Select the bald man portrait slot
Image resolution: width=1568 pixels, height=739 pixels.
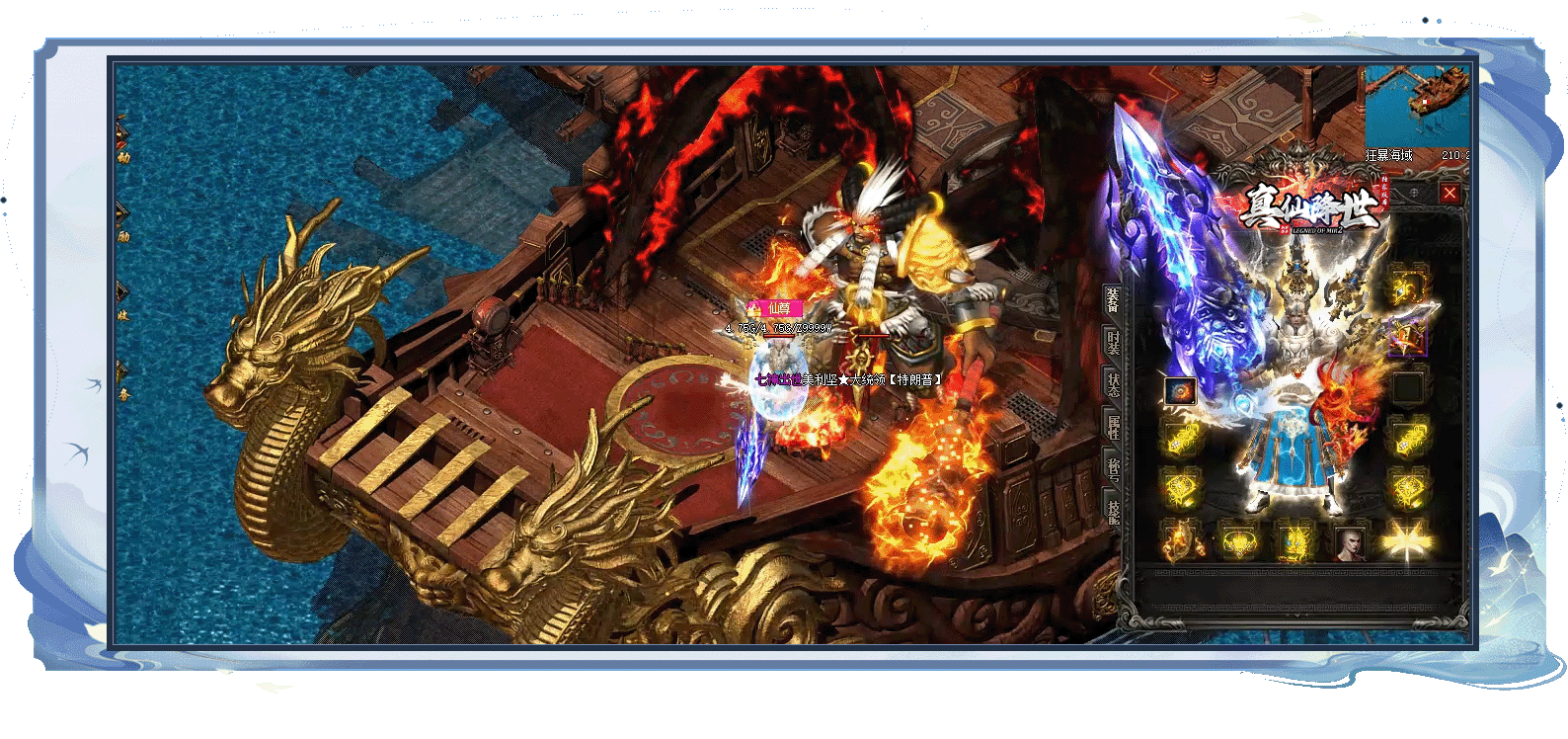(x=1349, y=542)
